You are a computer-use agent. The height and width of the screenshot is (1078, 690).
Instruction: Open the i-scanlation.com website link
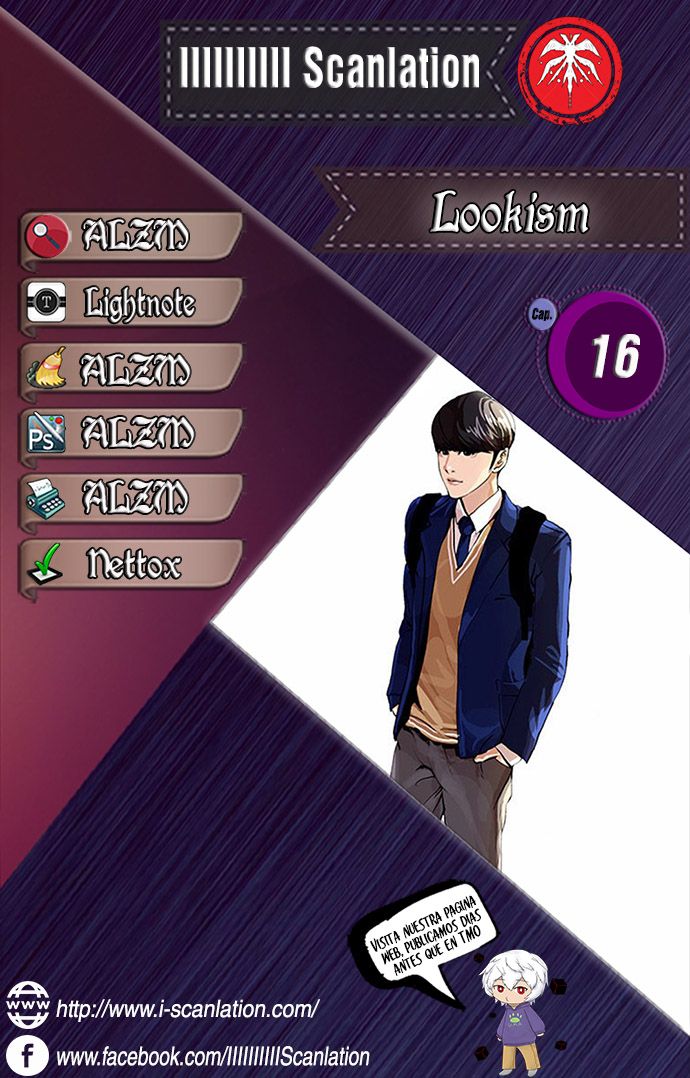coord(187,1008)
